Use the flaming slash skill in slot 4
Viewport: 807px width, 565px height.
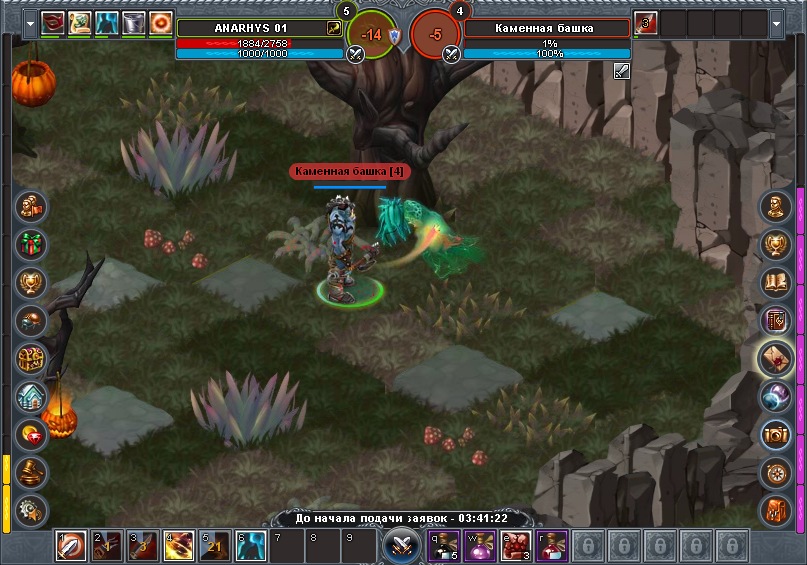(179, 547)
